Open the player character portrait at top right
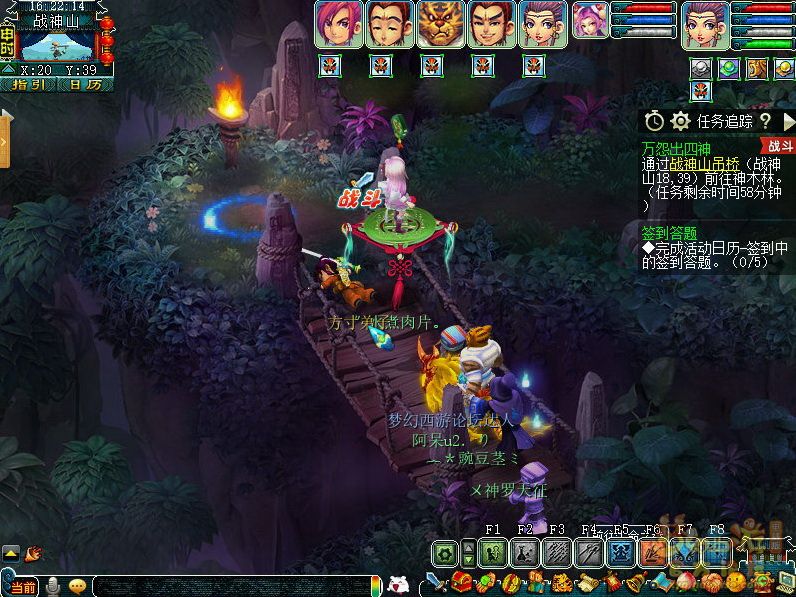 [x=705, y=24]
